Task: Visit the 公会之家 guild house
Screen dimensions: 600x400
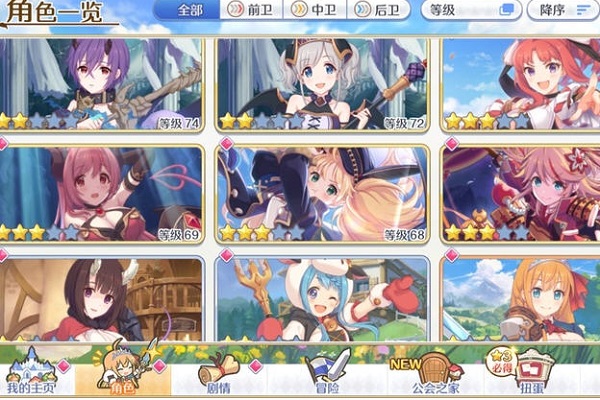Action: point(423,373)
